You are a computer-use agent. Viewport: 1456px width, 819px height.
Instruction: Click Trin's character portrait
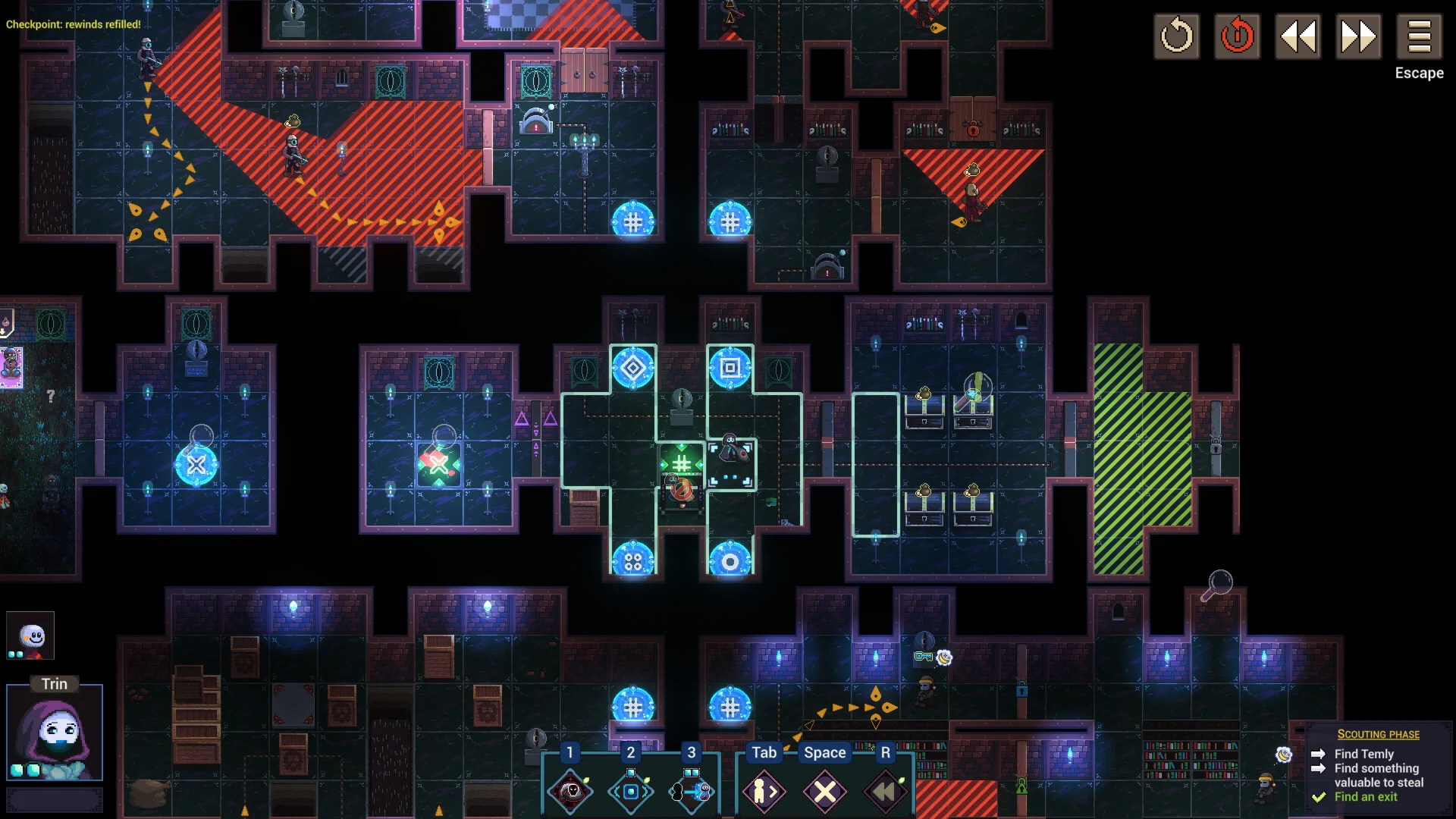[55, 732]
